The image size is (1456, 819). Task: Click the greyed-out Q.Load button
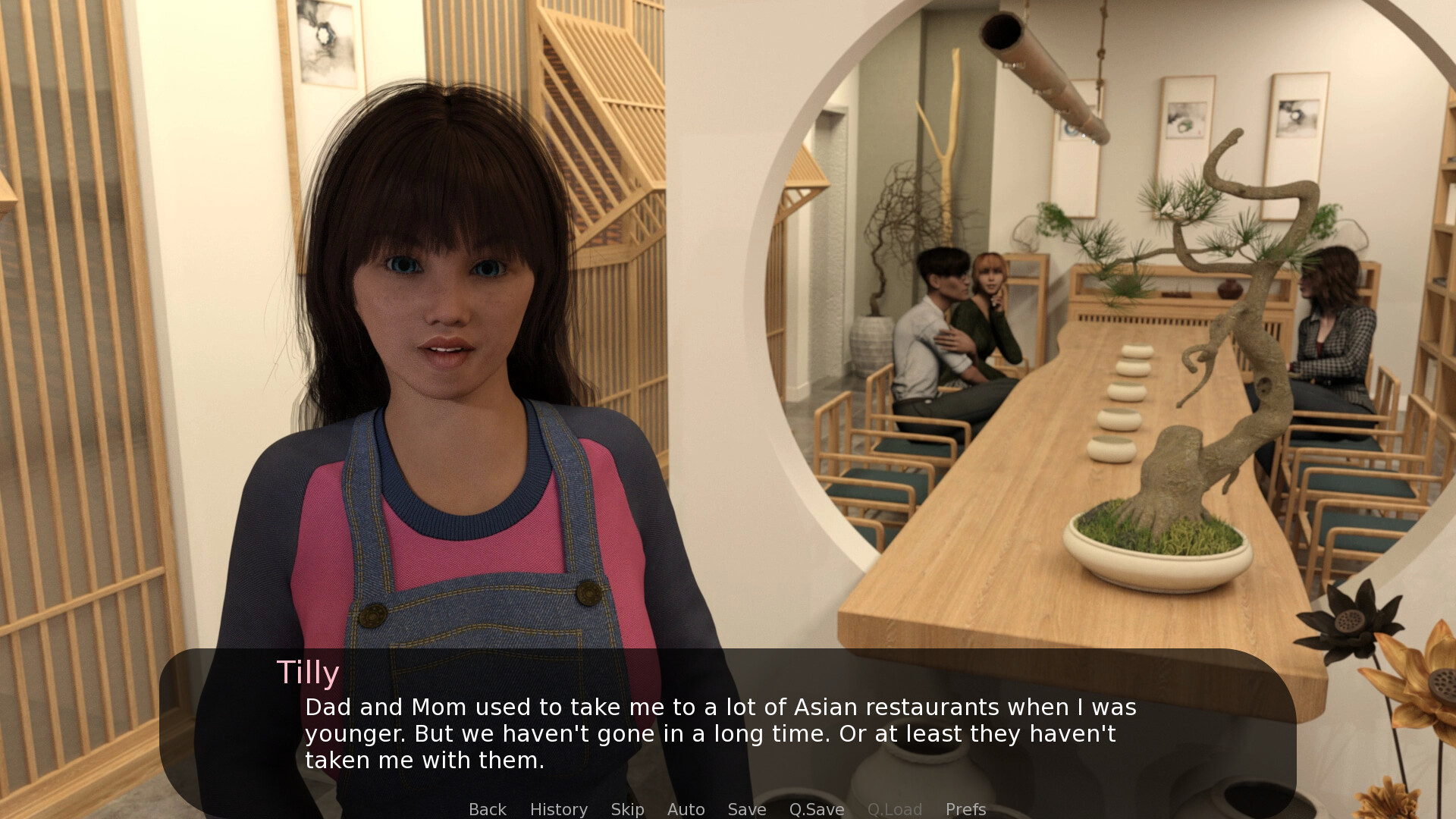point(894,809)
